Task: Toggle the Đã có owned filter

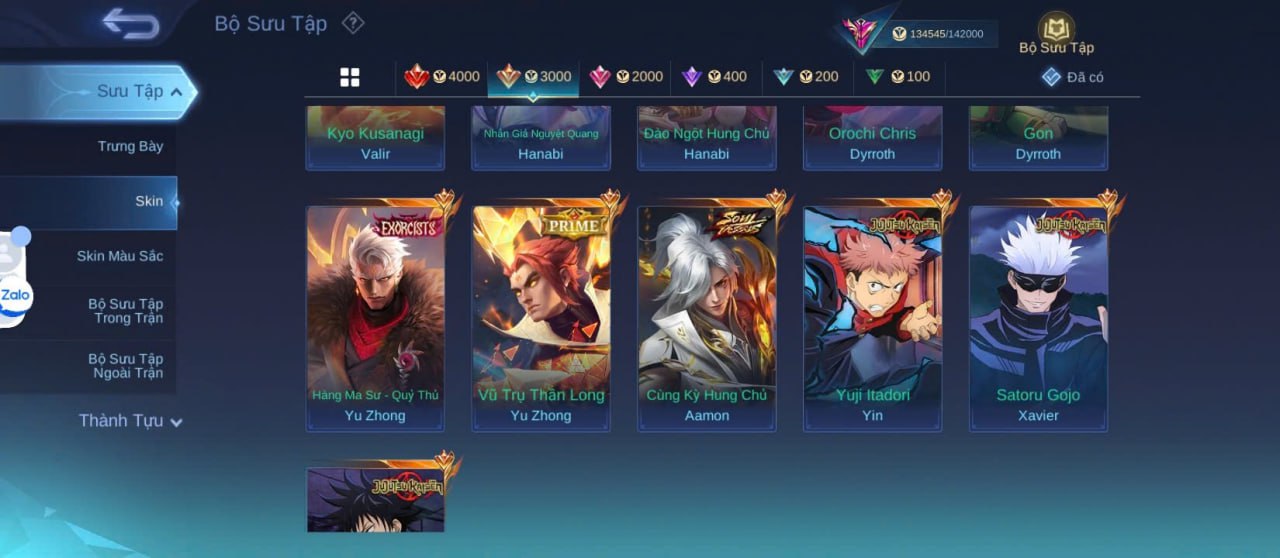Action: click(1072, 77)
